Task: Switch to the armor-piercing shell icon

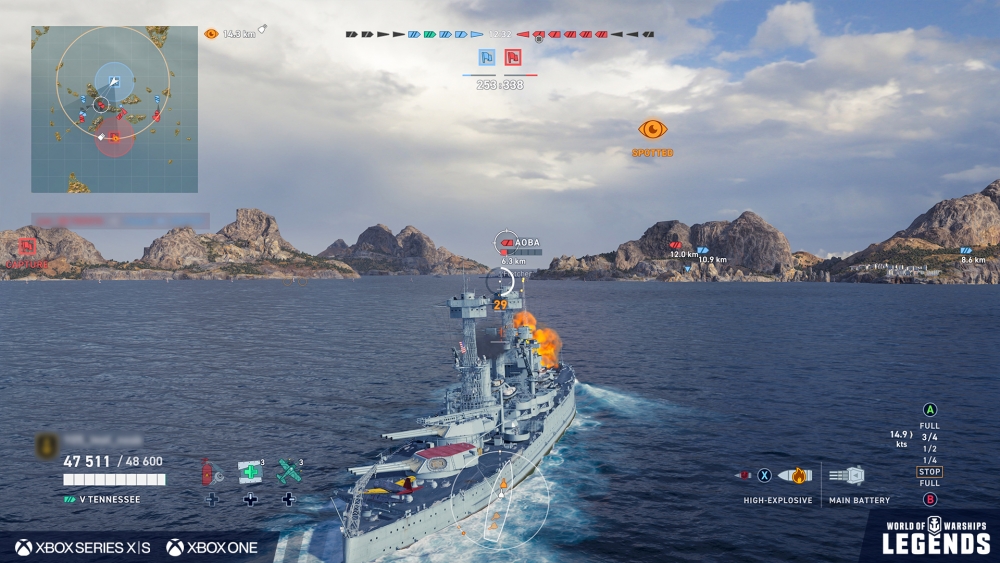Action: tap(742, 476)
